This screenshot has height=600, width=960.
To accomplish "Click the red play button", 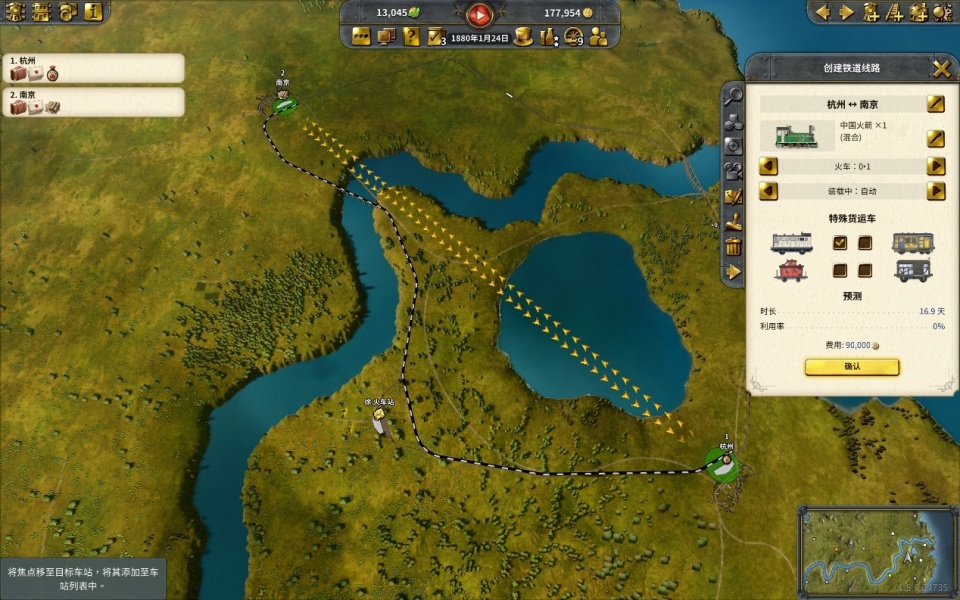I will [480, 14].
